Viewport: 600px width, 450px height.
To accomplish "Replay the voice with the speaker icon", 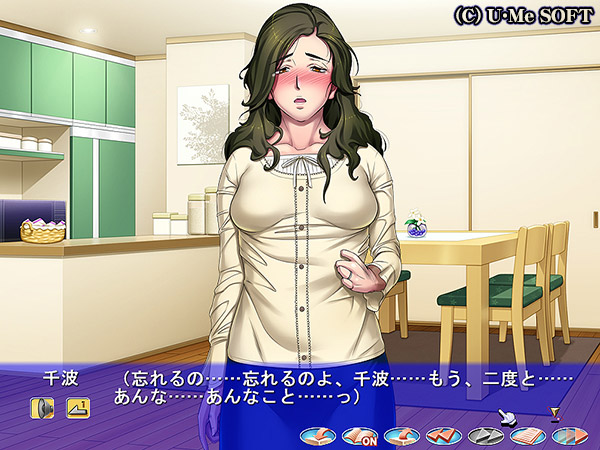I will tap(42, 407).
